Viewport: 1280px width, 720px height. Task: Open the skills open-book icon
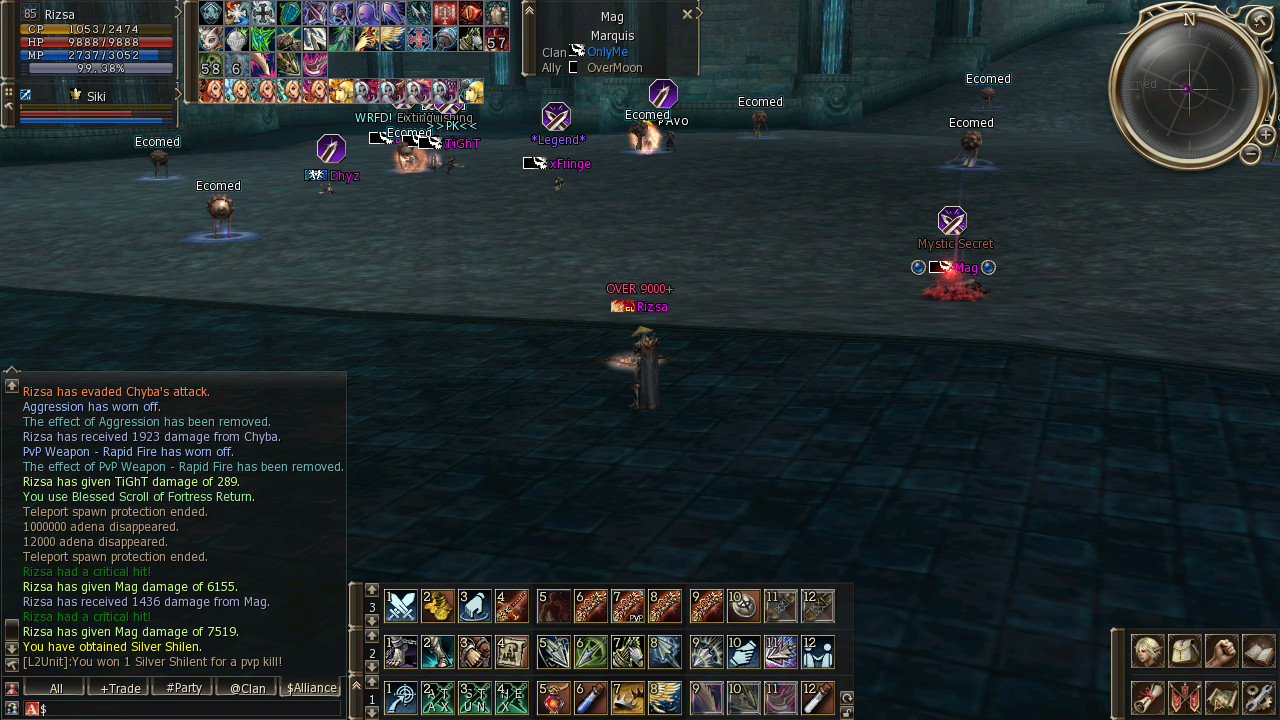point(1259,651)
